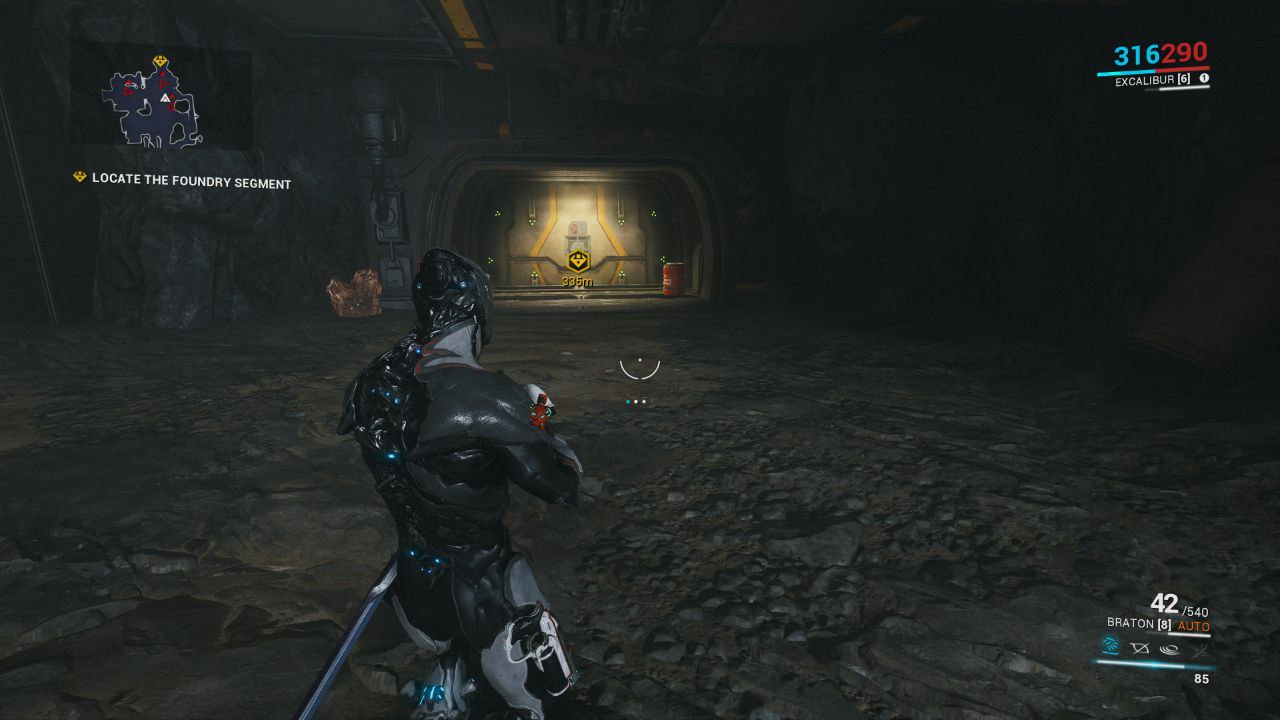The height and width of the screenshot is (720, 1280).
Task: Select the Excalibur warframe name label
Action: (1145, 80)
